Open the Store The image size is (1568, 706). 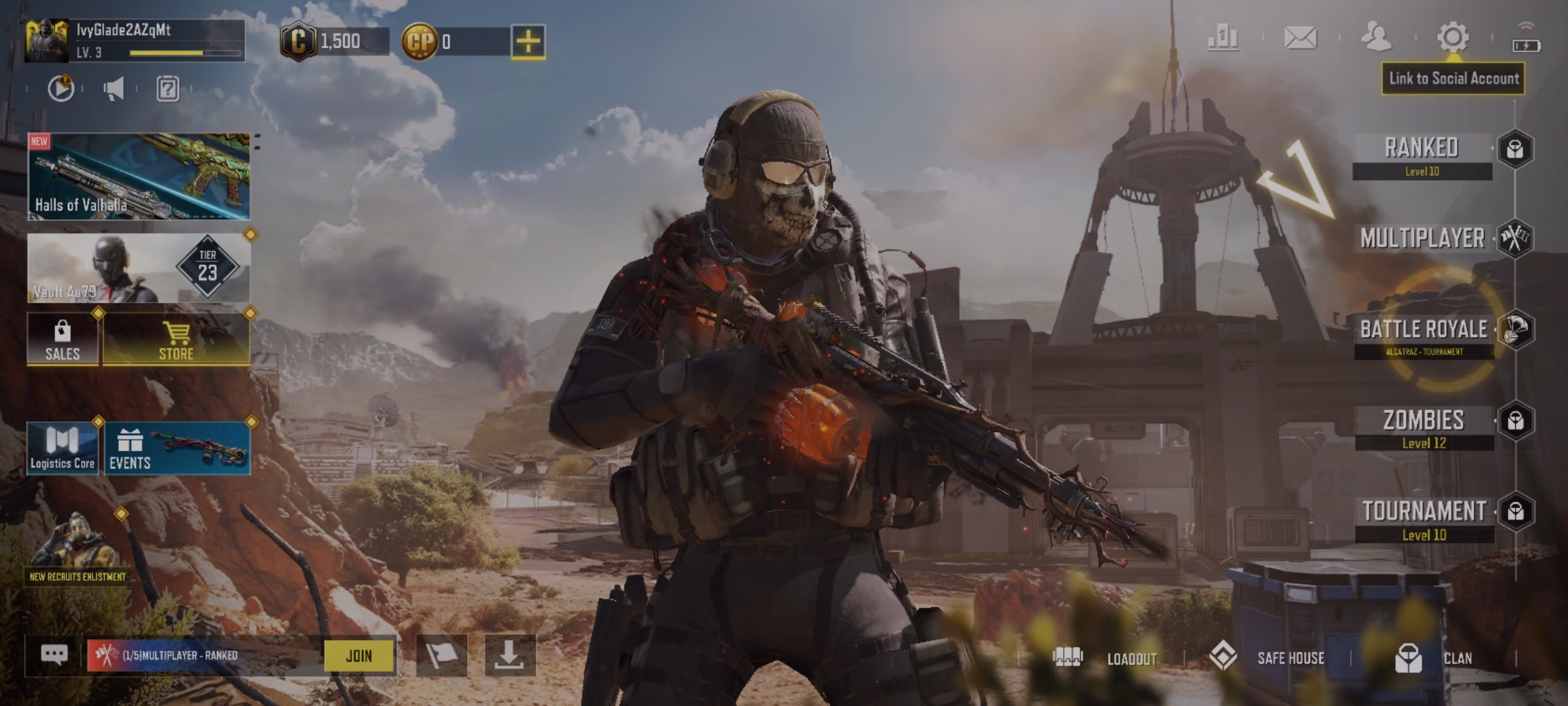[176, 339]
